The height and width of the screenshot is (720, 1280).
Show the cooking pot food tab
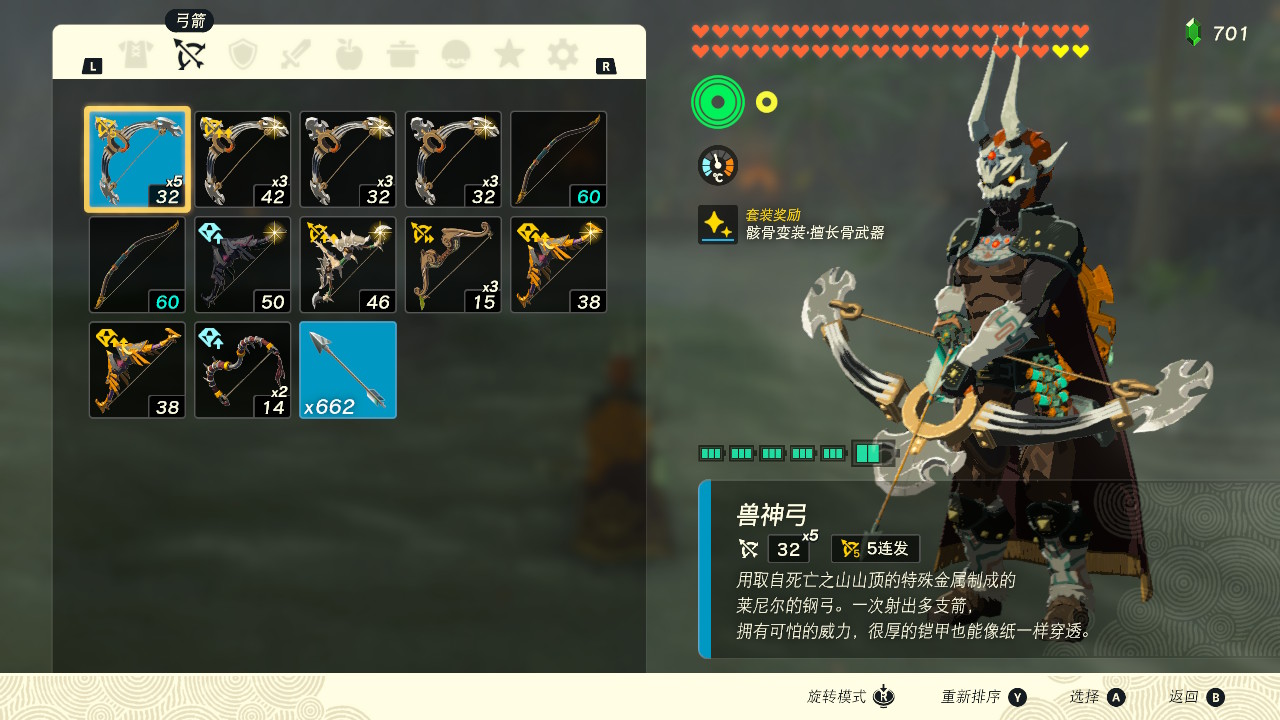402,54
